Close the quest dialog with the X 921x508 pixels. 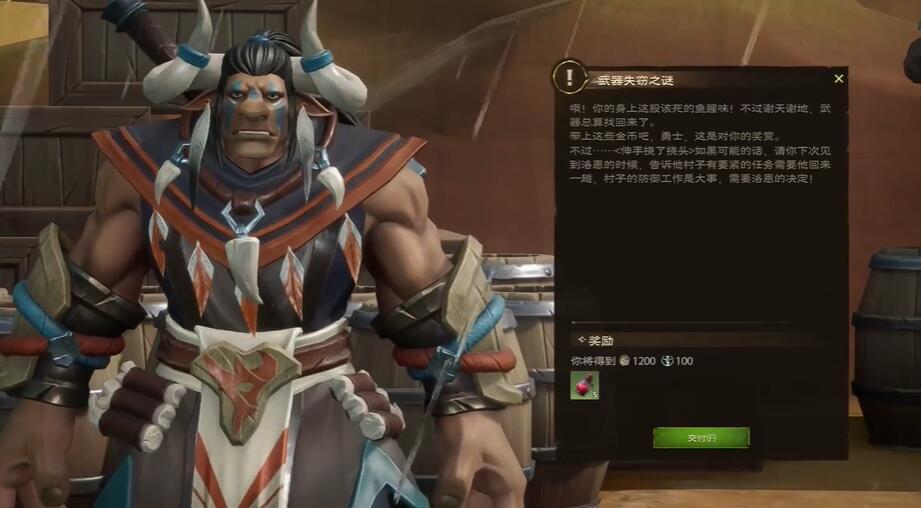pyautogui.click(x=838, y=78)
